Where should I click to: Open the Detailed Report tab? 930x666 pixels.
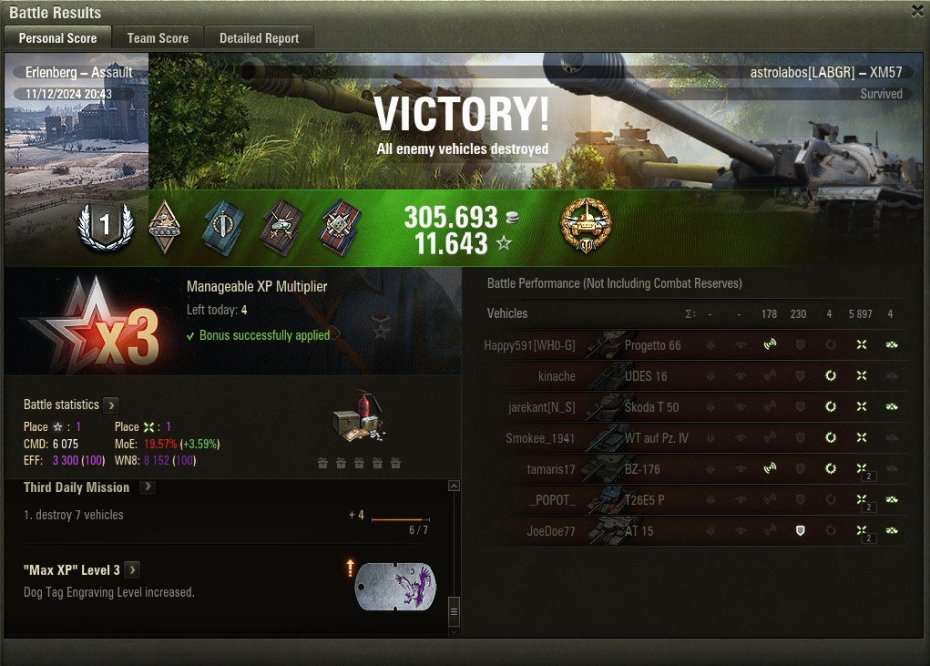click(259, 38)
